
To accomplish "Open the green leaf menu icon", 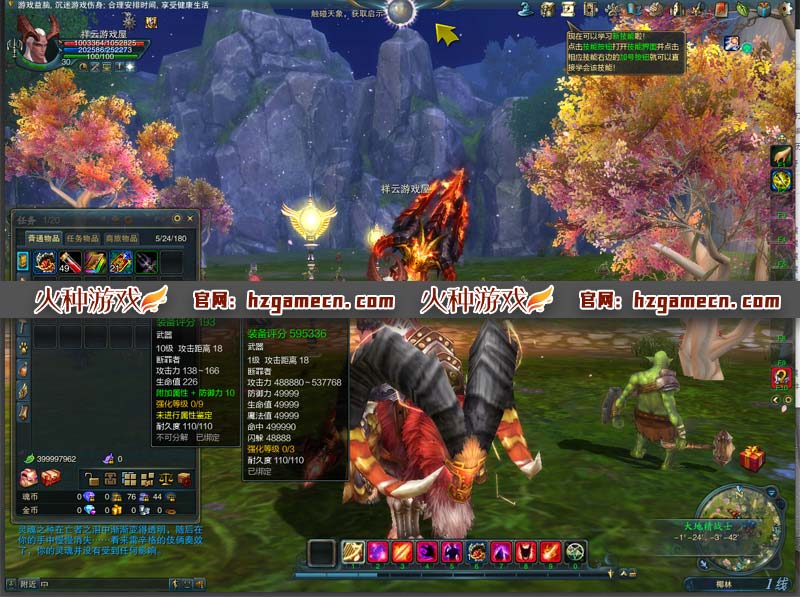I will (x=743, y=9).
